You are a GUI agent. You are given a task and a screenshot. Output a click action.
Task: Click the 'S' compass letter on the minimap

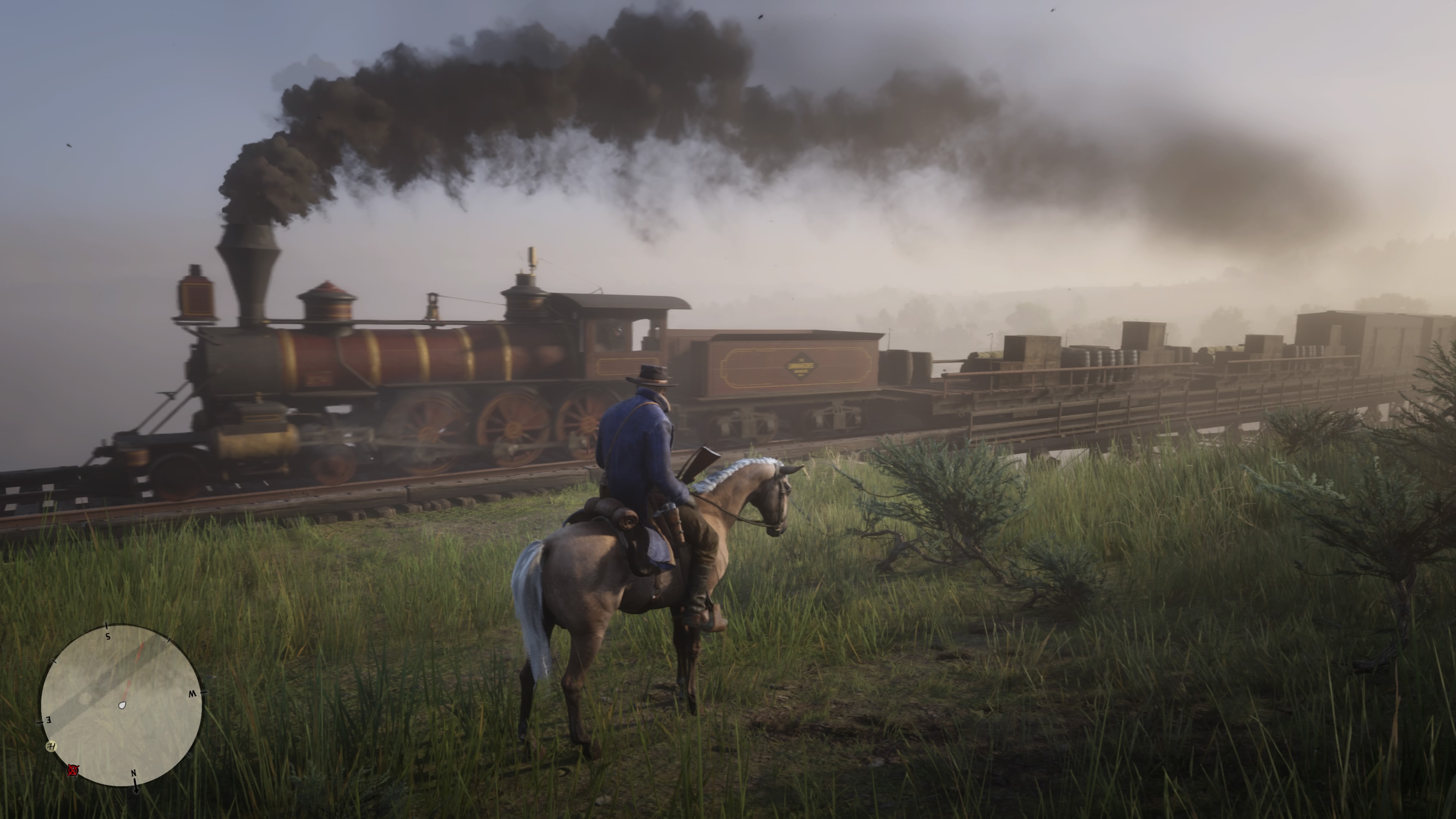click(107, 637)
